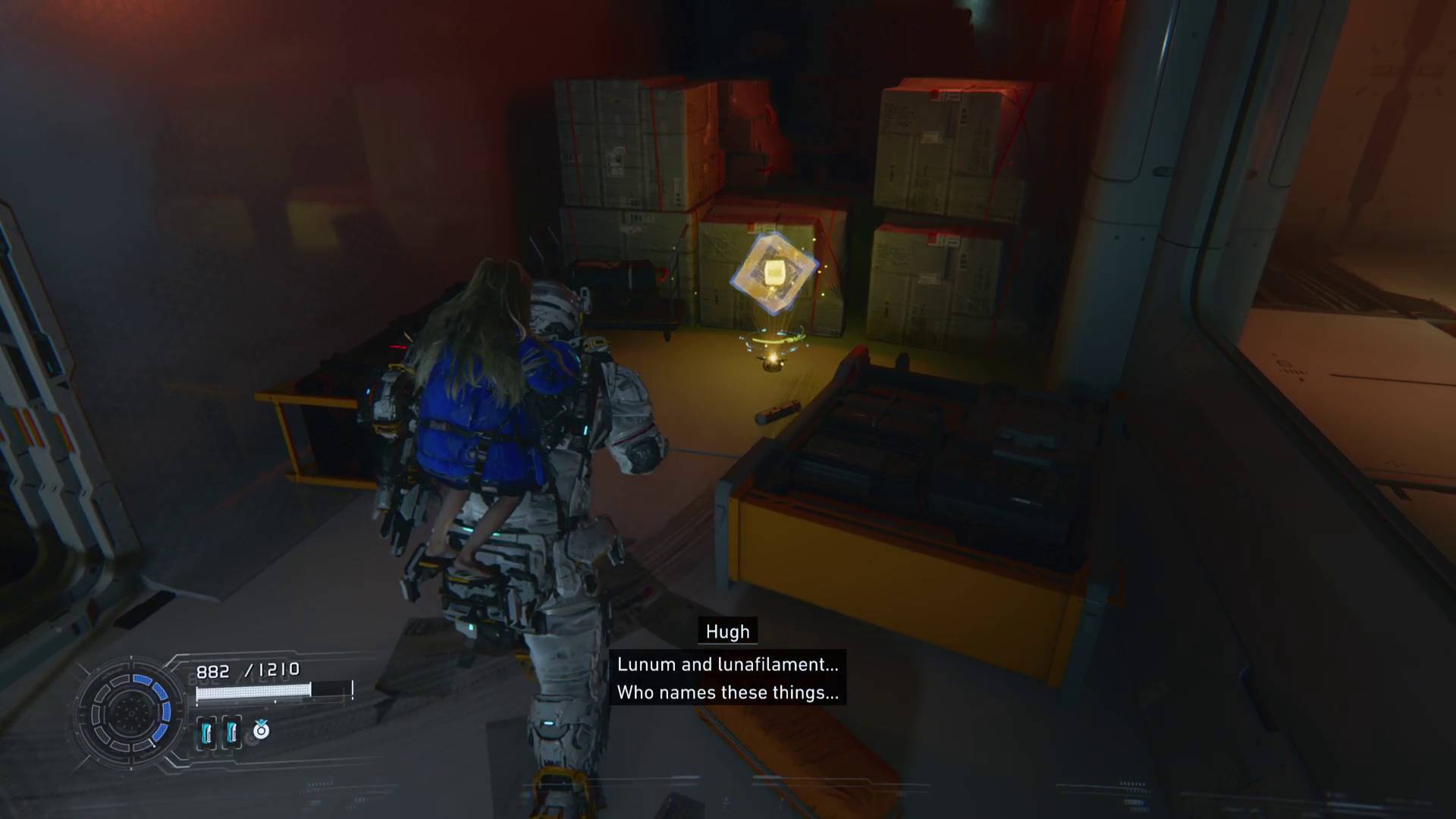Viewport: 1456px width, 819px height.
Task: Toggle the small marker under the ammo bar
Action: tap(274, 701)
